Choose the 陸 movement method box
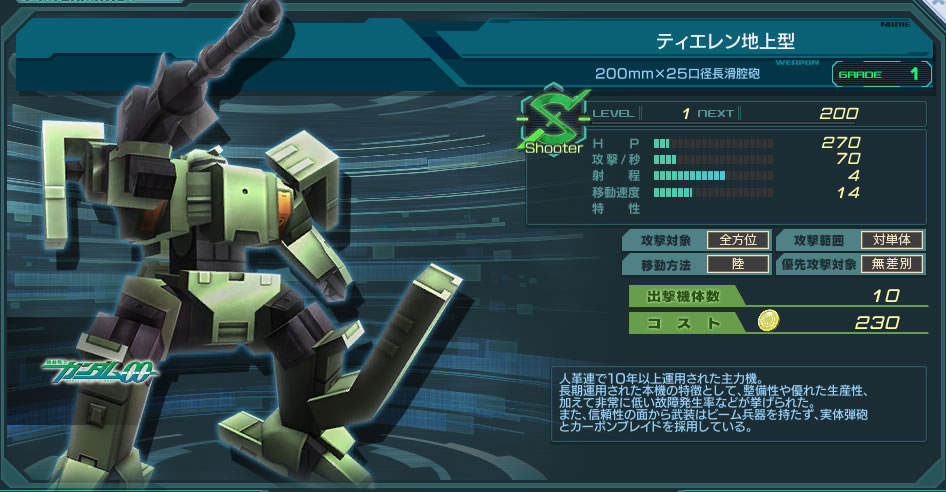 click(x=738, y=264)
